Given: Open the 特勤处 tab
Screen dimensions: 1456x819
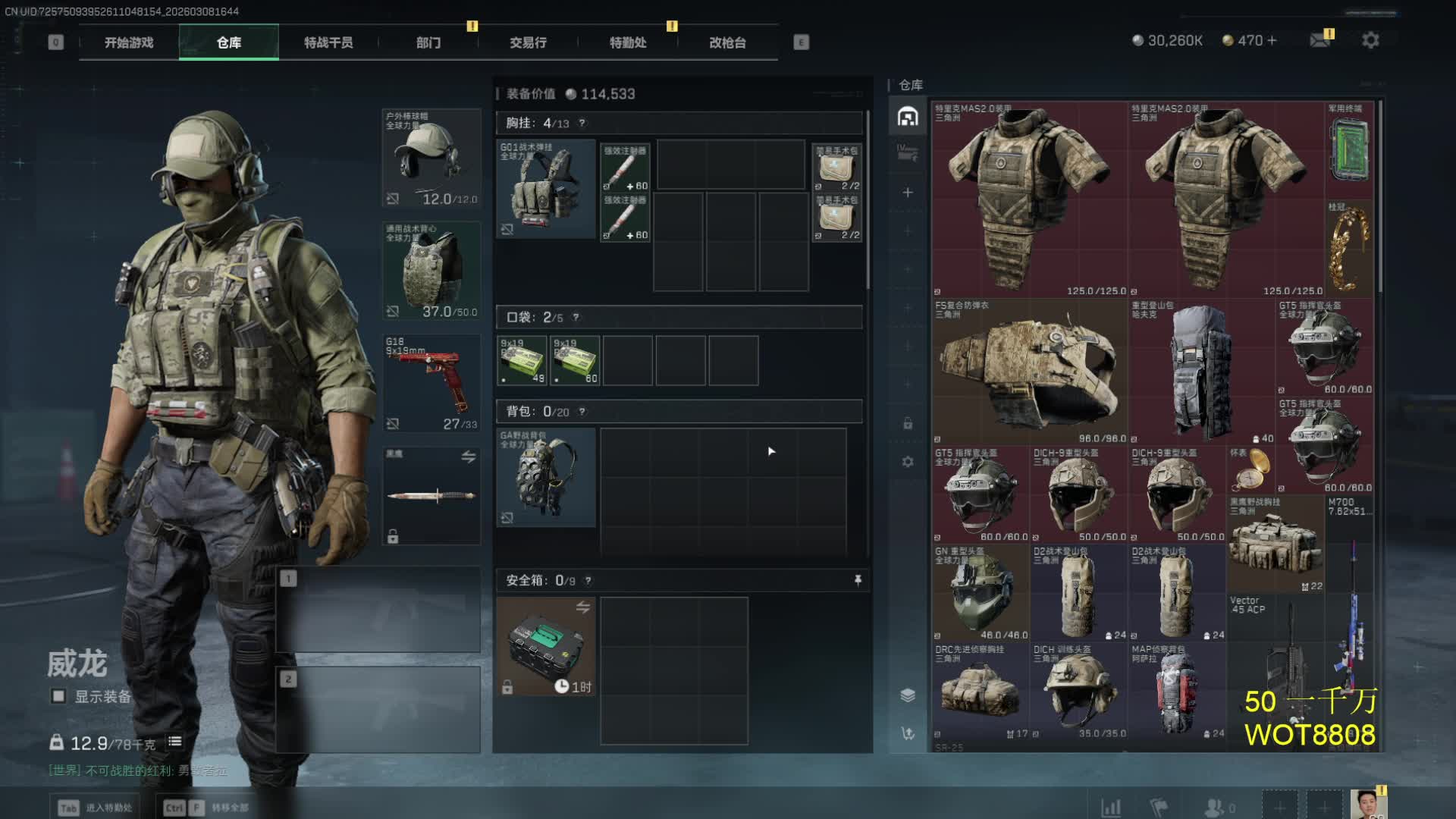Looking at the screenshot, I should 628,42.
